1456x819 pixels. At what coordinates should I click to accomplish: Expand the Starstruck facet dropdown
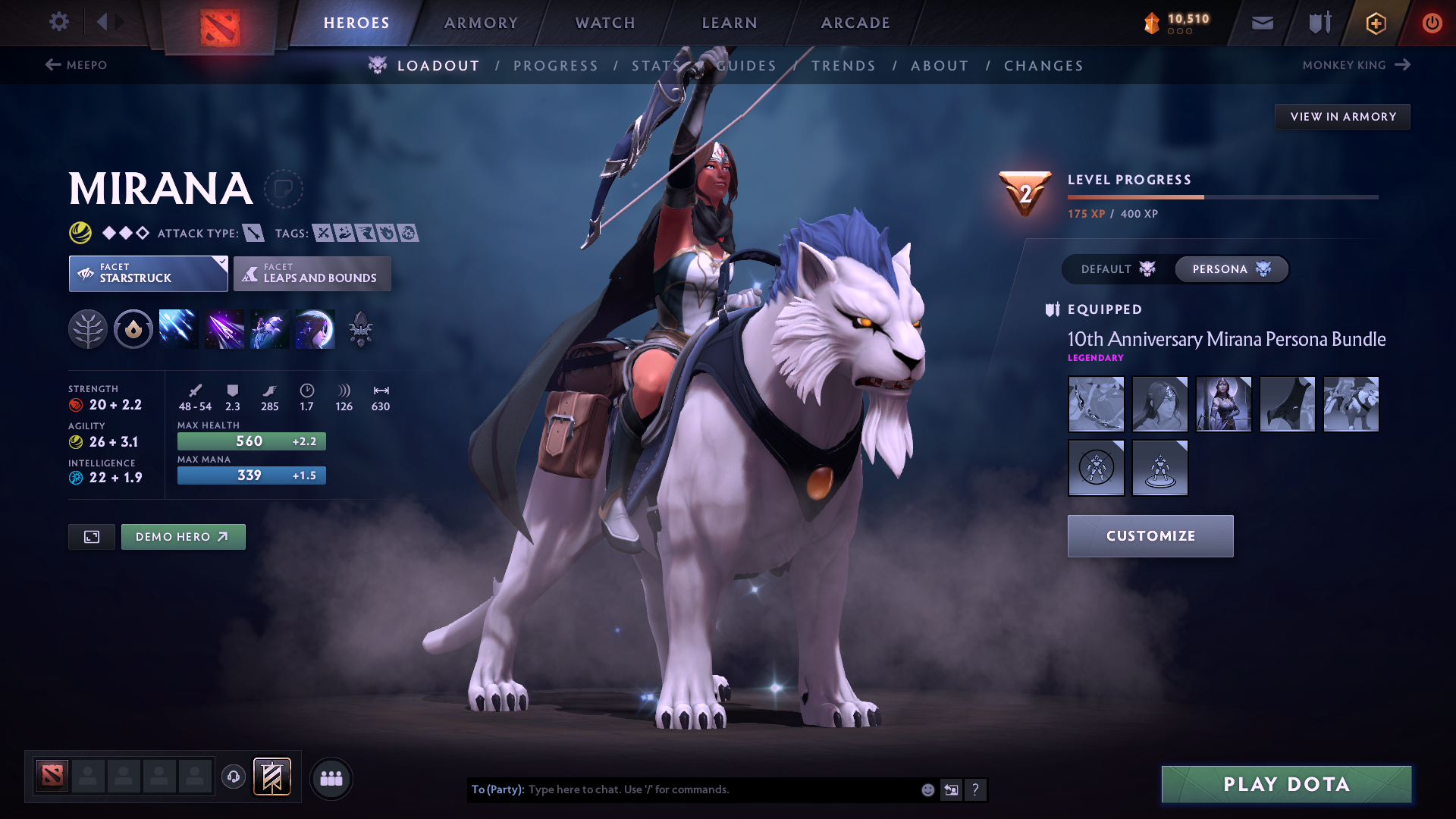148,273
